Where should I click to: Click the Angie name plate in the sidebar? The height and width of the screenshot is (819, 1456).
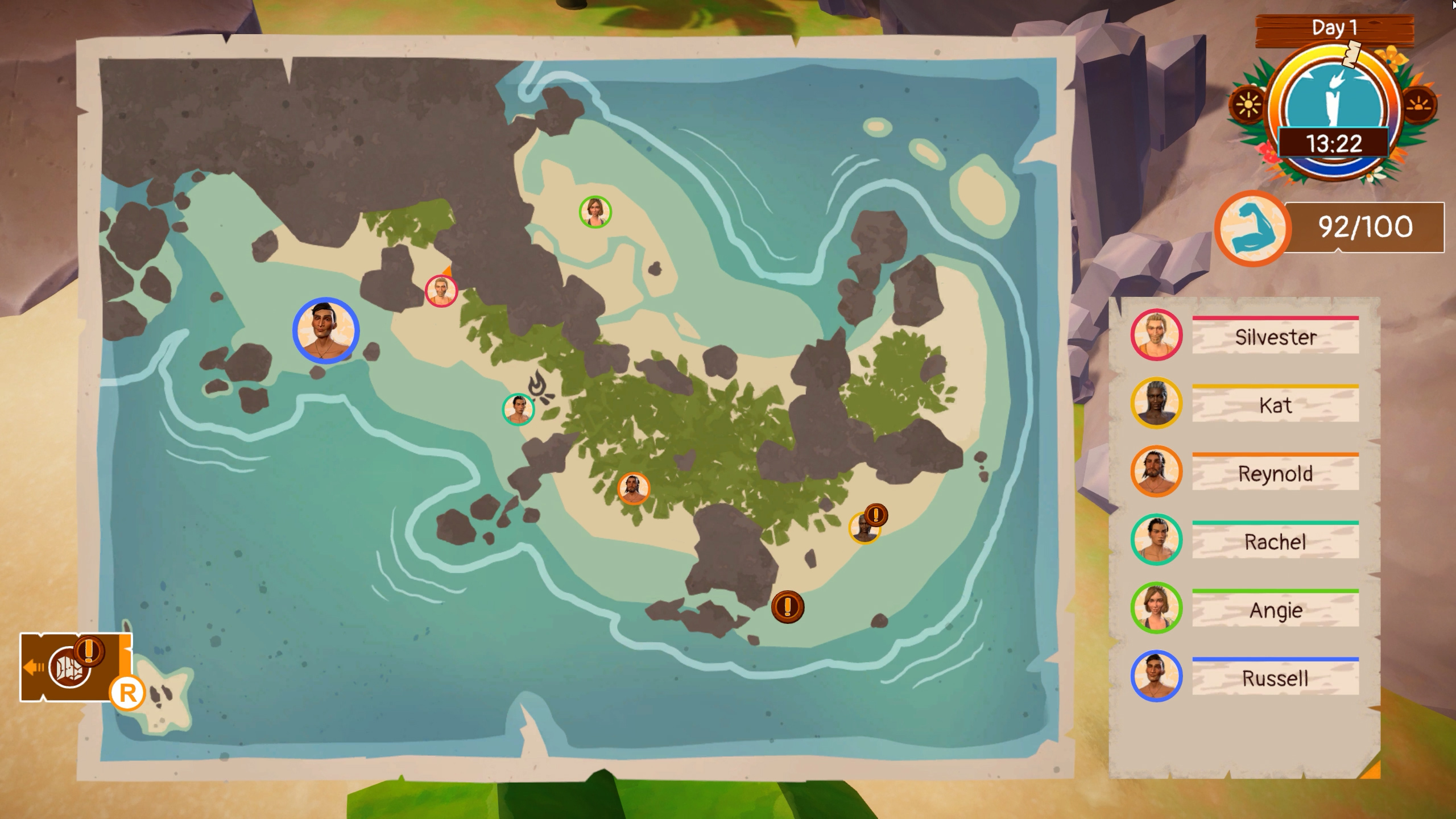(x=1276, y=610)
